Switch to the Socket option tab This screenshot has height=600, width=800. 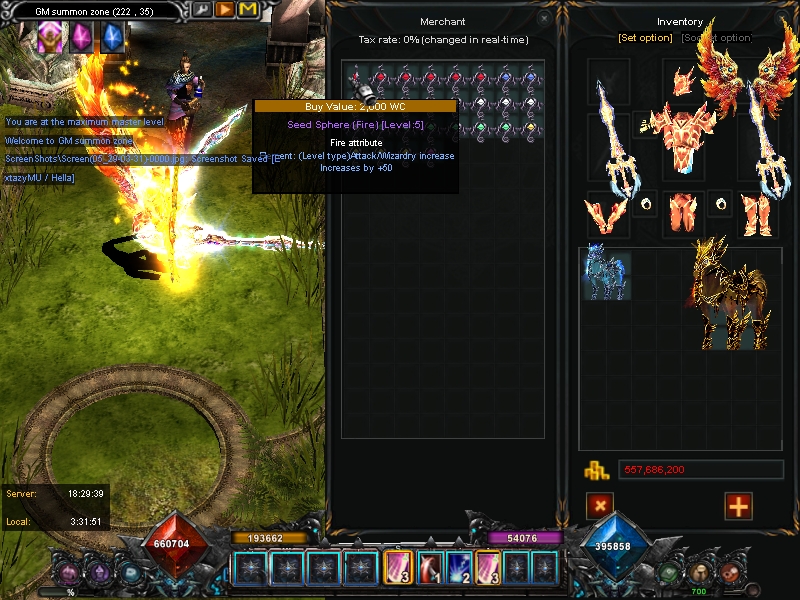pyautogui.click(x=716, y=38)
